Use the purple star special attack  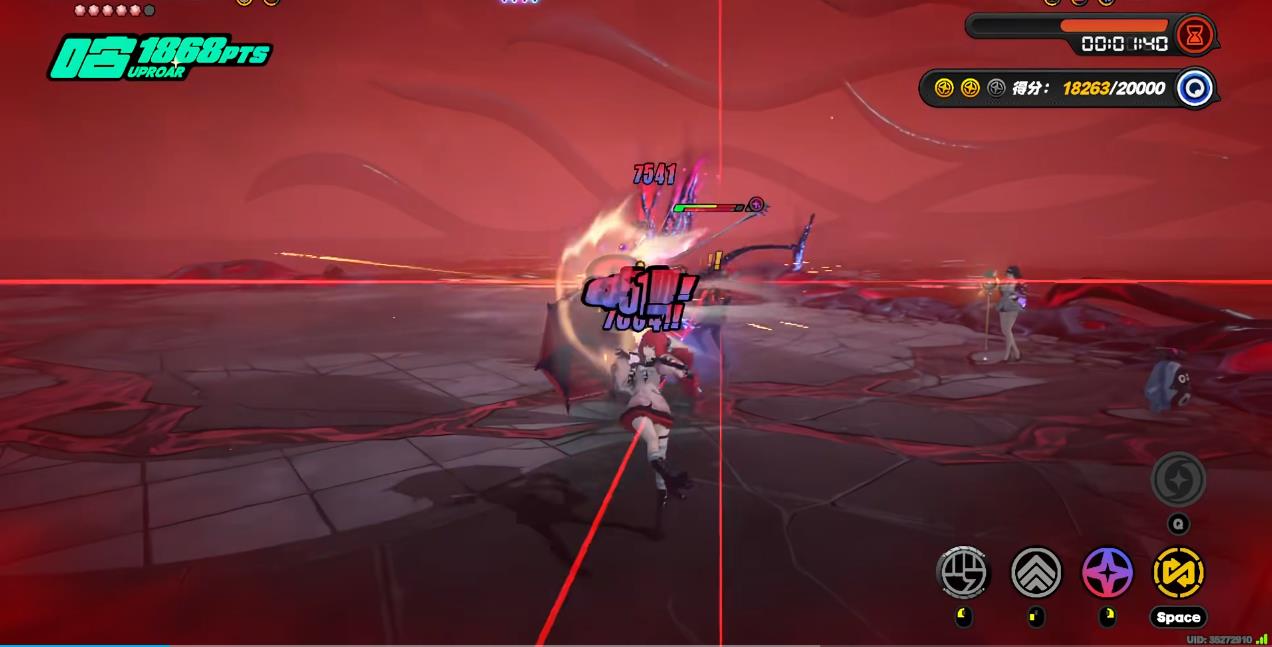[1107, 572]
